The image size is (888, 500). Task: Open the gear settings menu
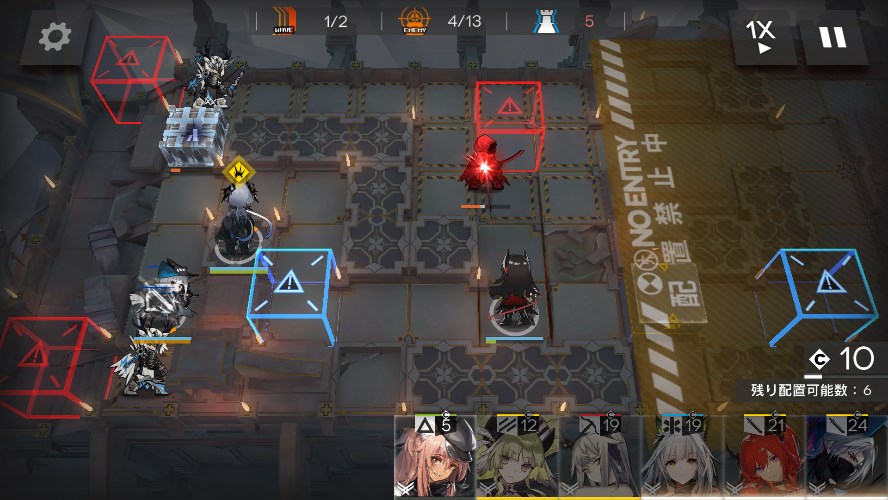click(55, 38)
